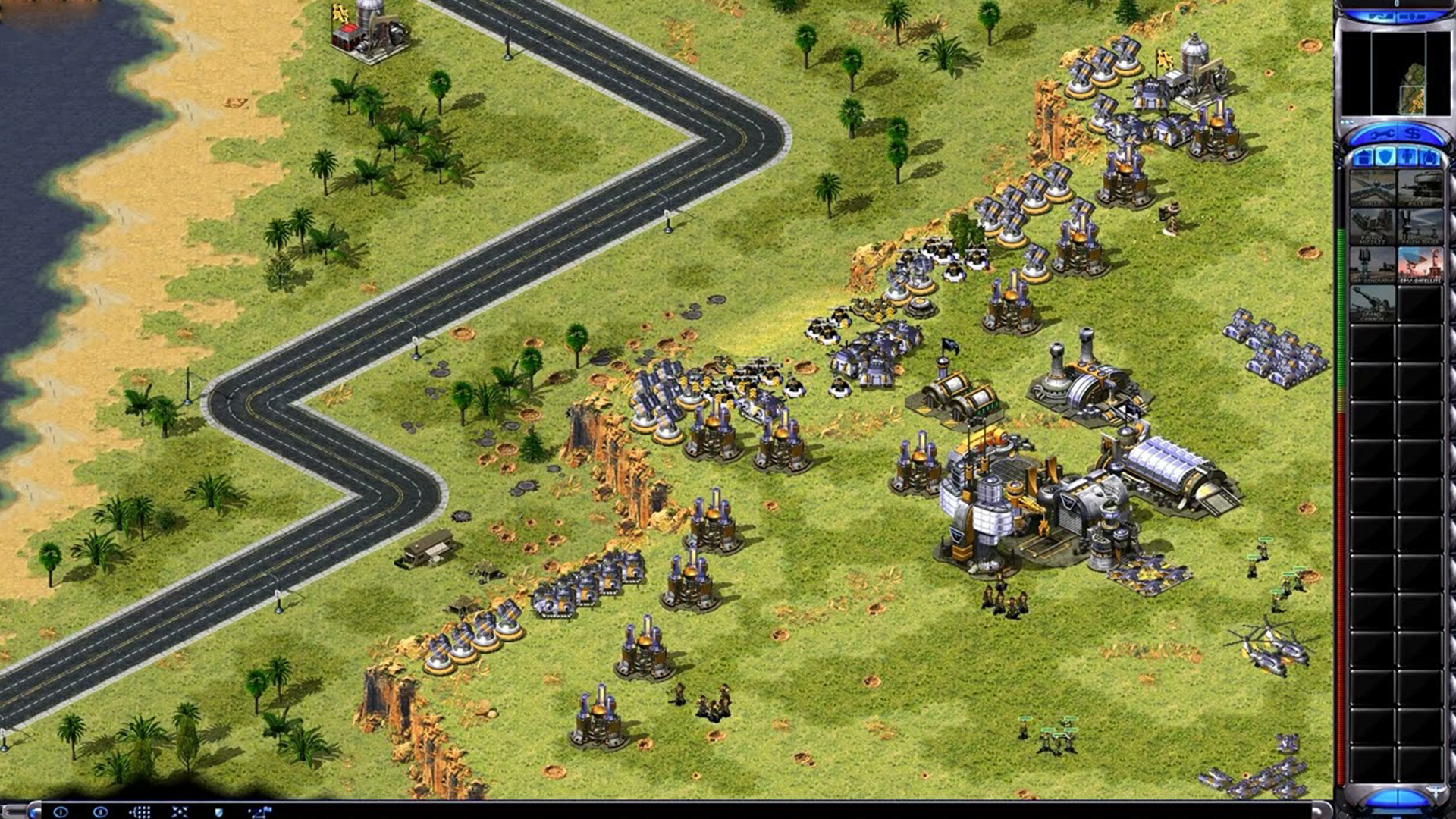Toggle the leftmost circle icon on bottom toolbar
Screen dimensions: 1456x819
point(61,811)
